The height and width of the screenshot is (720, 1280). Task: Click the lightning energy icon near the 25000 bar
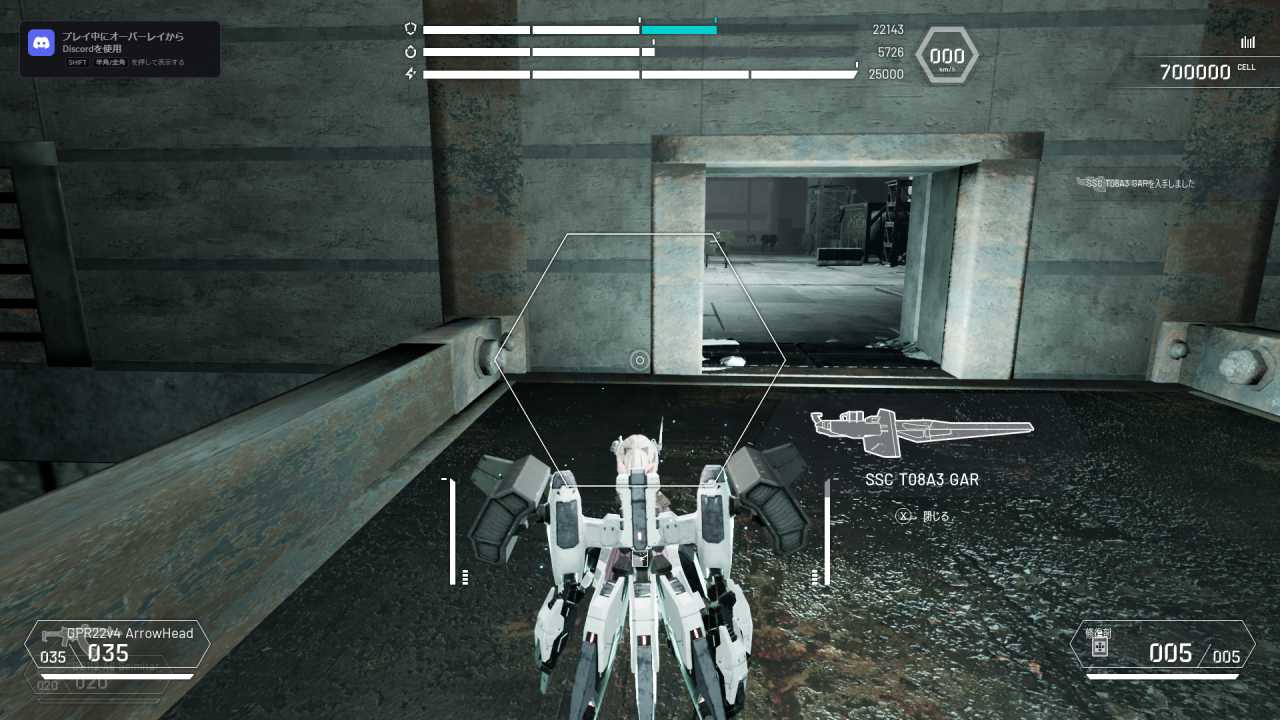pos(411,72)
